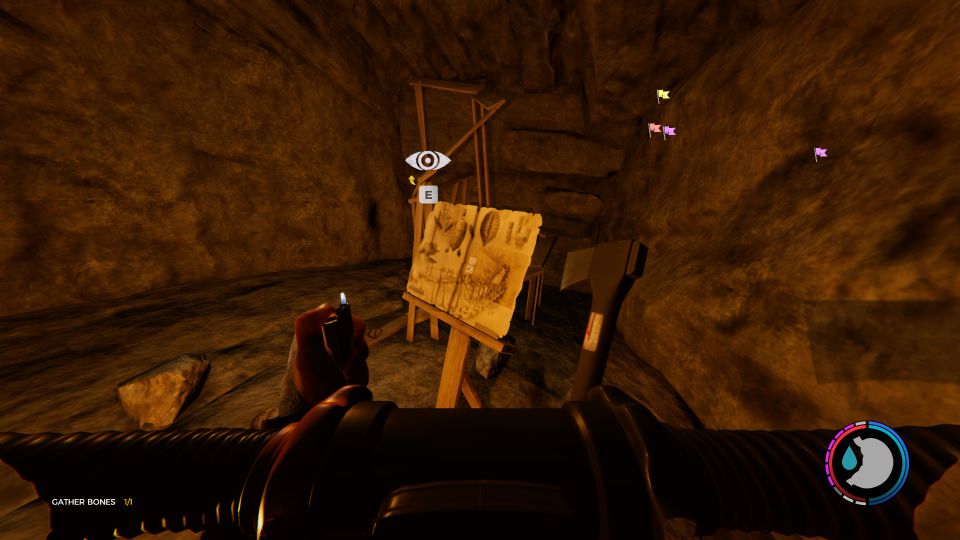Select the pink flag waypoint marker
This screenshot has height=540, width=960.
click(654, 129)
